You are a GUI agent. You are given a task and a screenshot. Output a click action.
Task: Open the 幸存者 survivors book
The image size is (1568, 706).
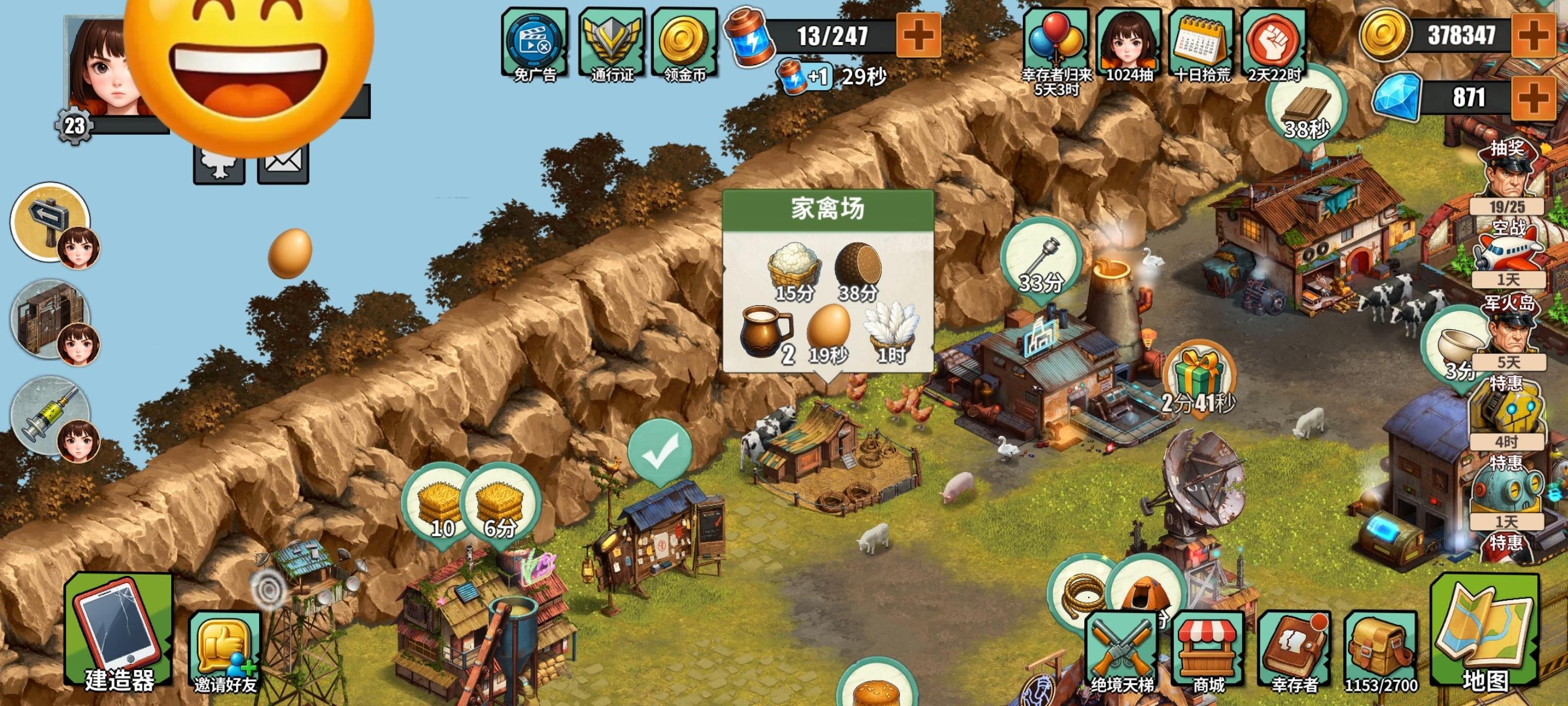pyautogui.click(x=1294, y=651)
